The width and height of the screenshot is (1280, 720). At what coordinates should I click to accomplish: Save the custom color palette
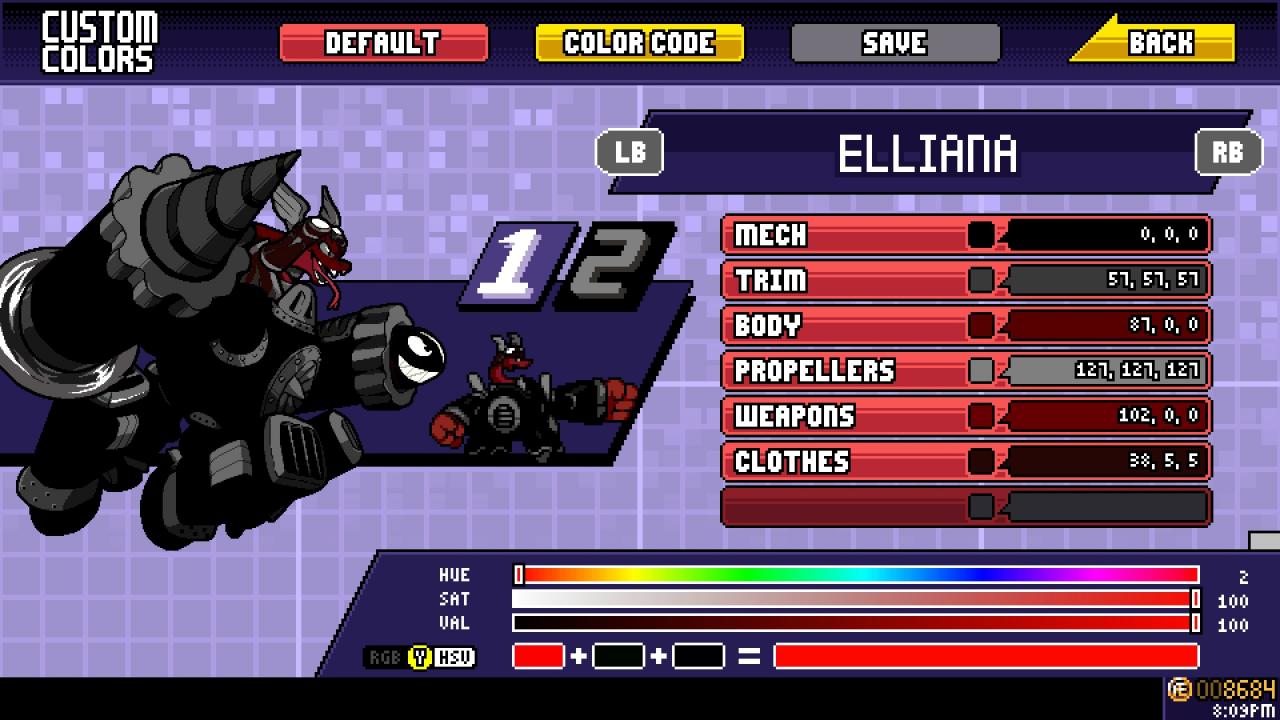point(895,43)
